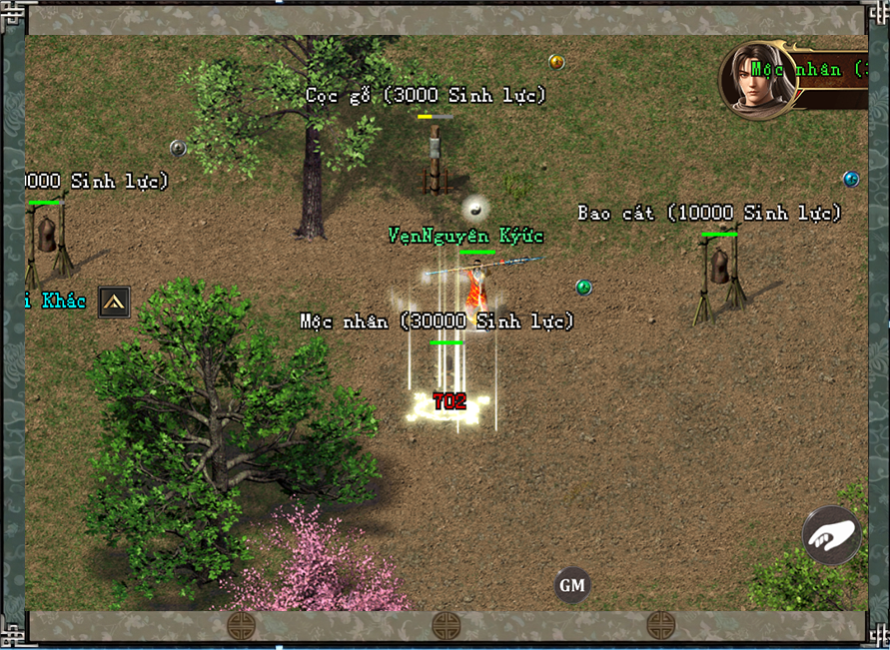Expand the gold chevron arrow button
Viewport: 890px width, 650px height.
pyautogui.click(x=114, y=301)
